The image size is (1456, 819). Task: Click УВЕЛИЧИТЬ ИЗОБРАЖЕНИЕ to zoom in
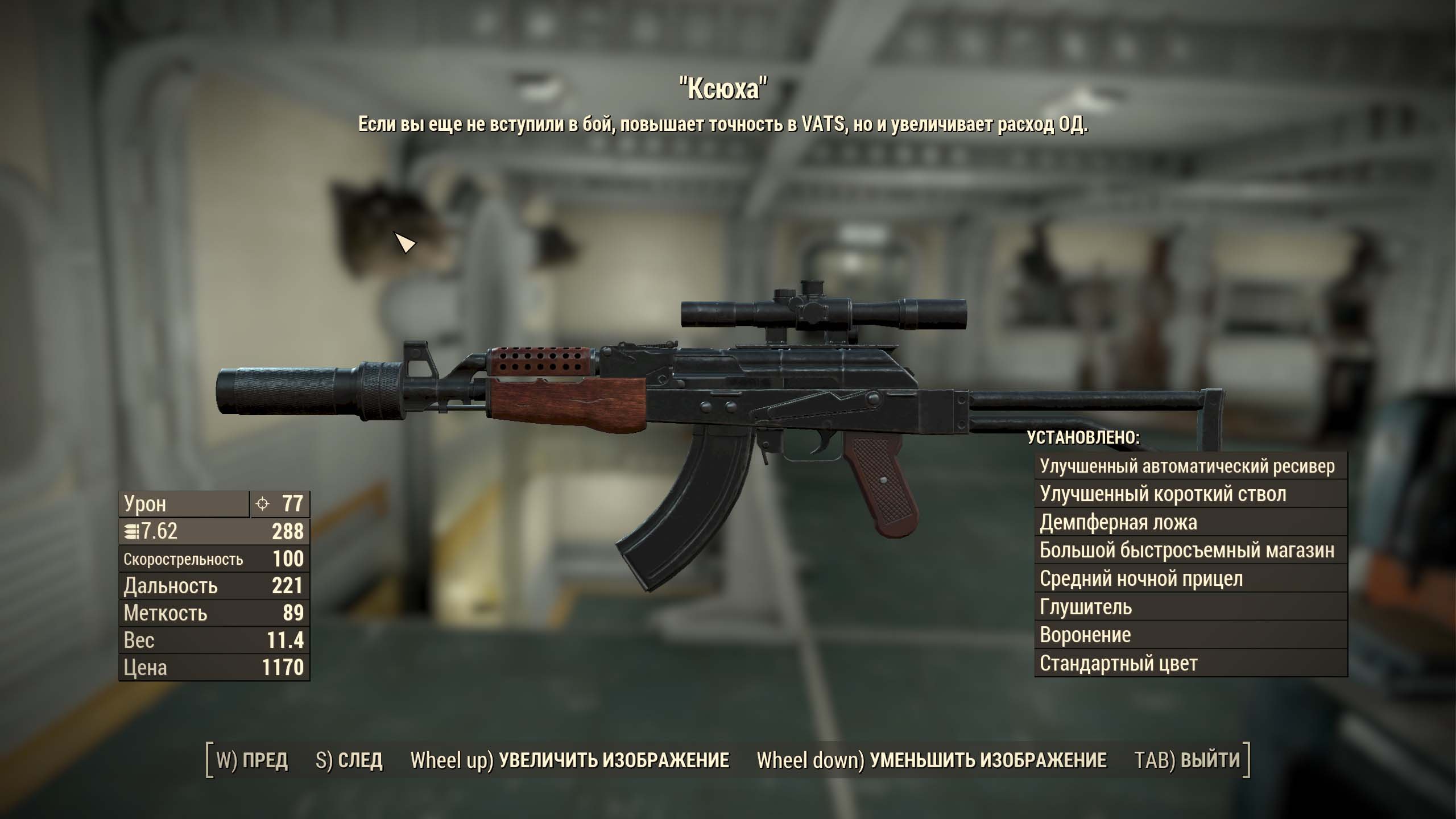570,760
